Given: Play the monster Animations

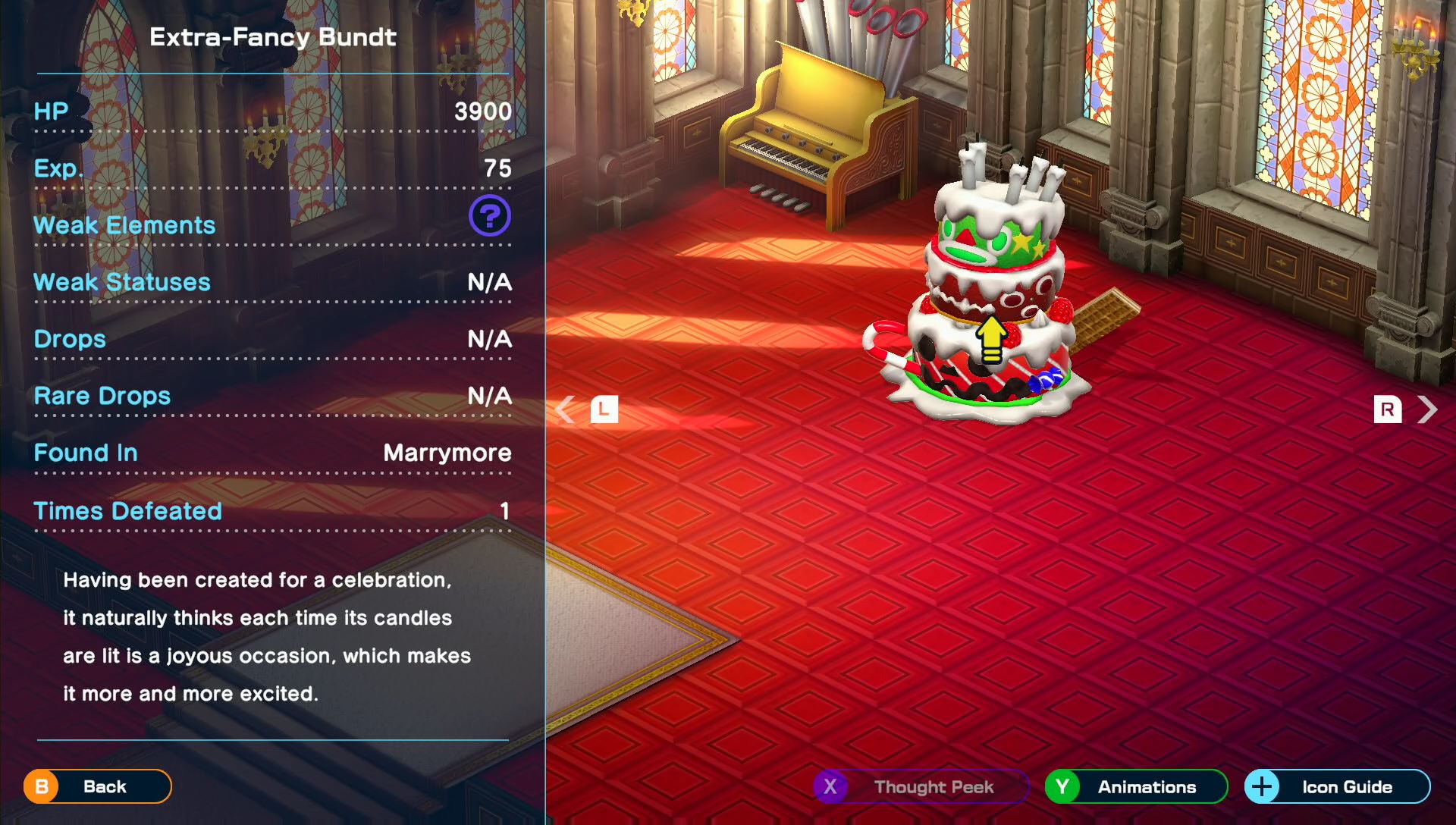Looking at the screenshot, I should pos(1135,786).
